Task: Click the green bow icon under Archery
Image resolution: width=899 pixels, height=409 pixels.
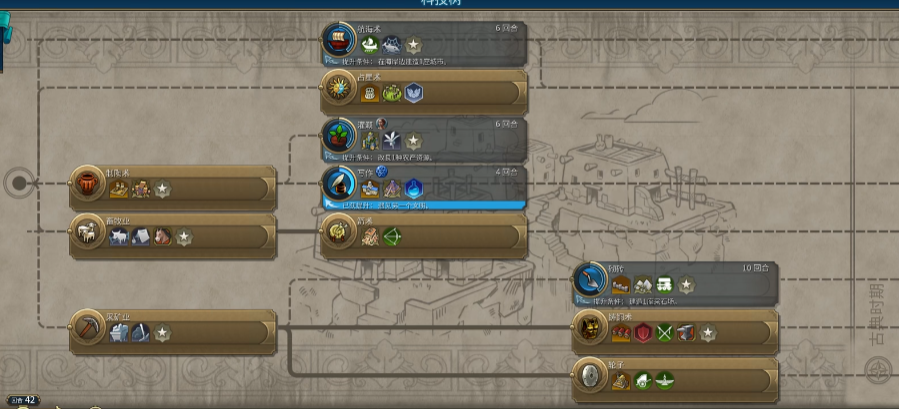Action: (x=391, y=238)
